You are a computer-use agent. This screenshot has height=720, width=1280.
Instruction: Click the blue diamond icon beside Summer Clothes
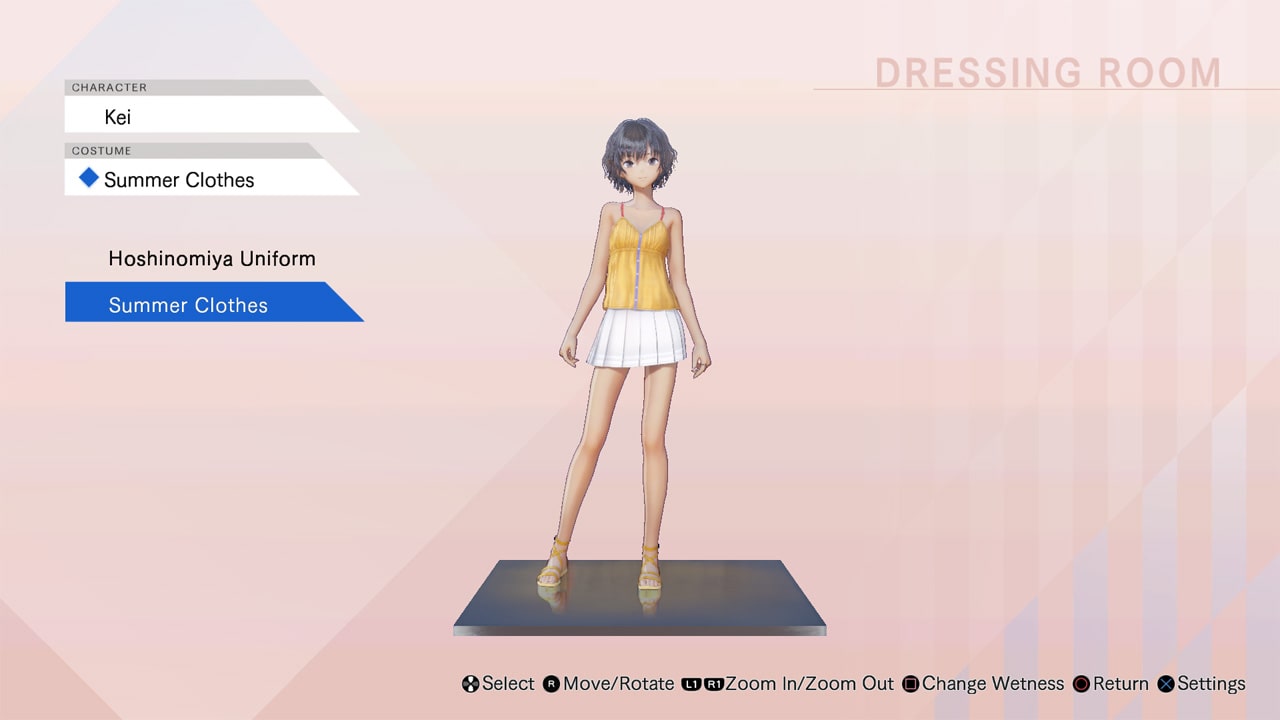88,178
